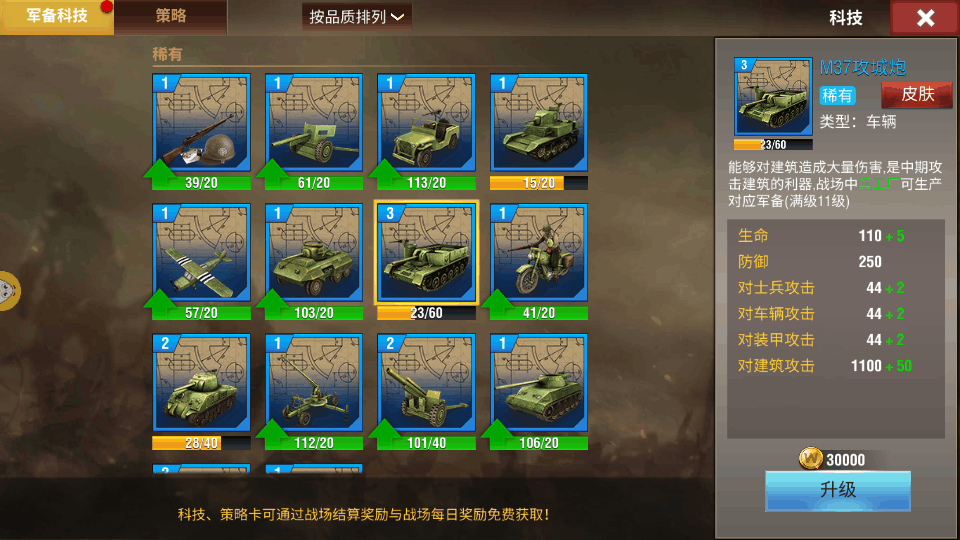Pick the motorcycle soldier card showing 41/20
Screen dimensions: 960x540
coord(539,254)
